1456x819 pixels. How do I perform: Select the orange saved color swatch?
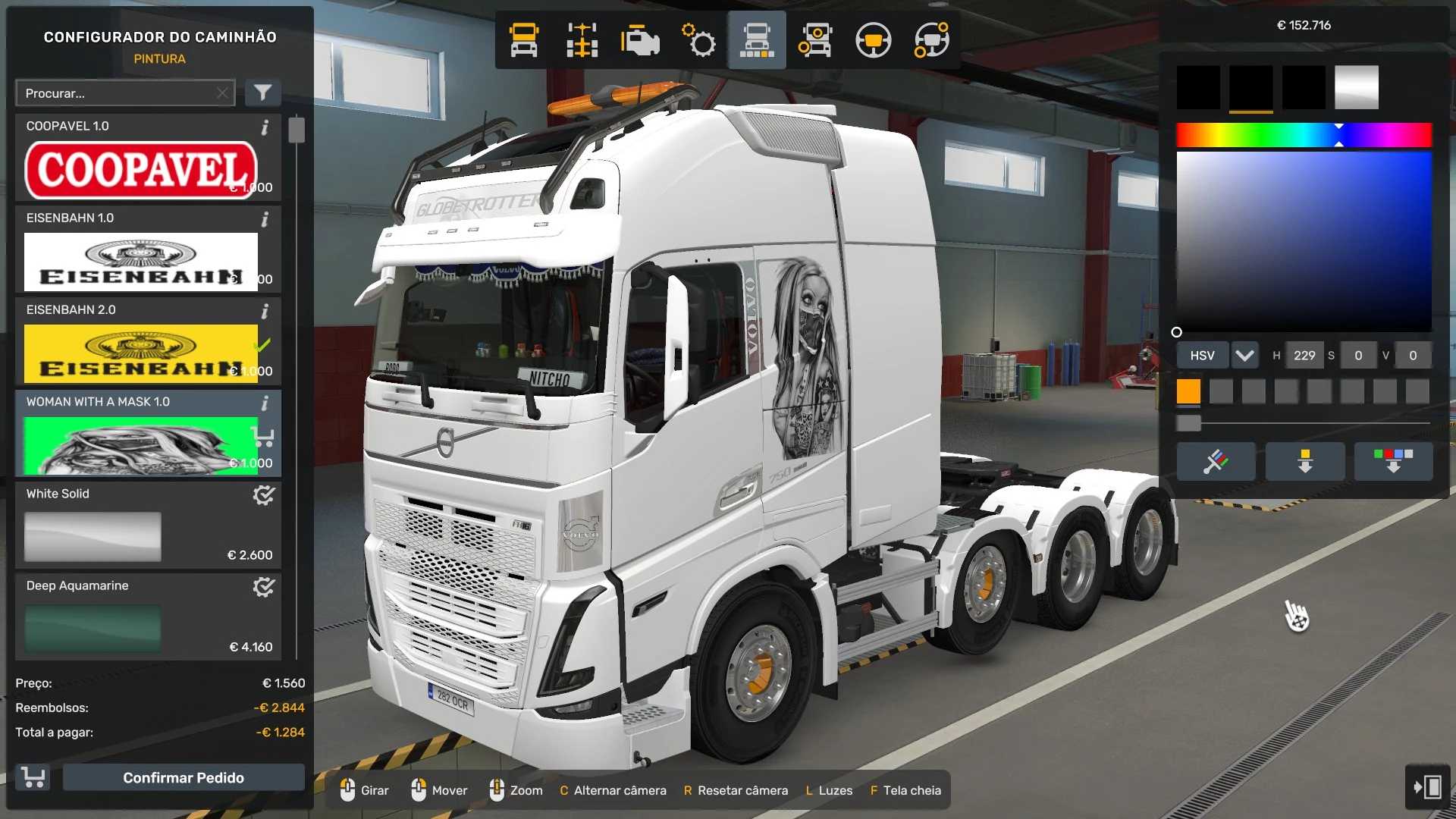pyautogui.click(x=1188, y=391)
